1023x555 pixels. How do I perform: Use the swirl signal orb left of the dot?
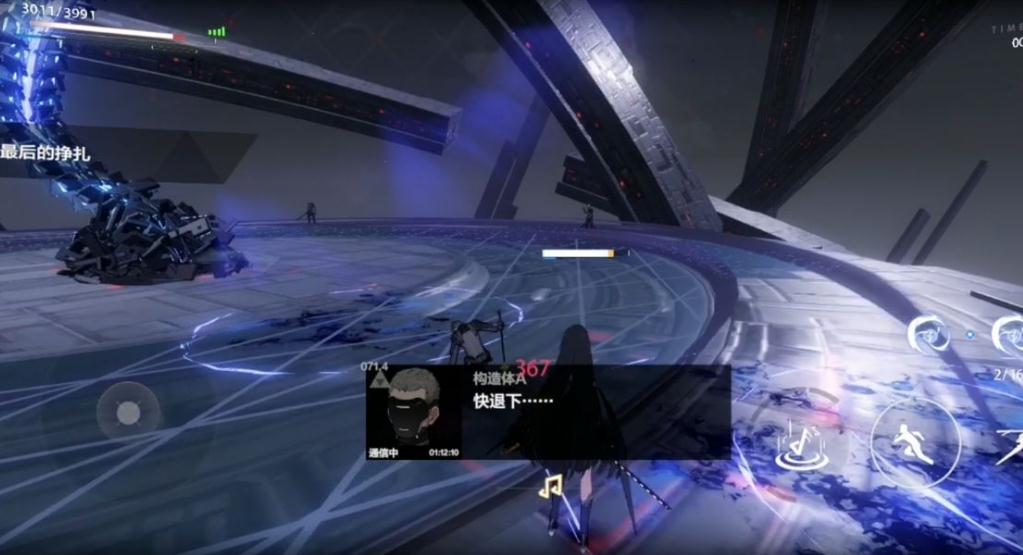[928, 334]
